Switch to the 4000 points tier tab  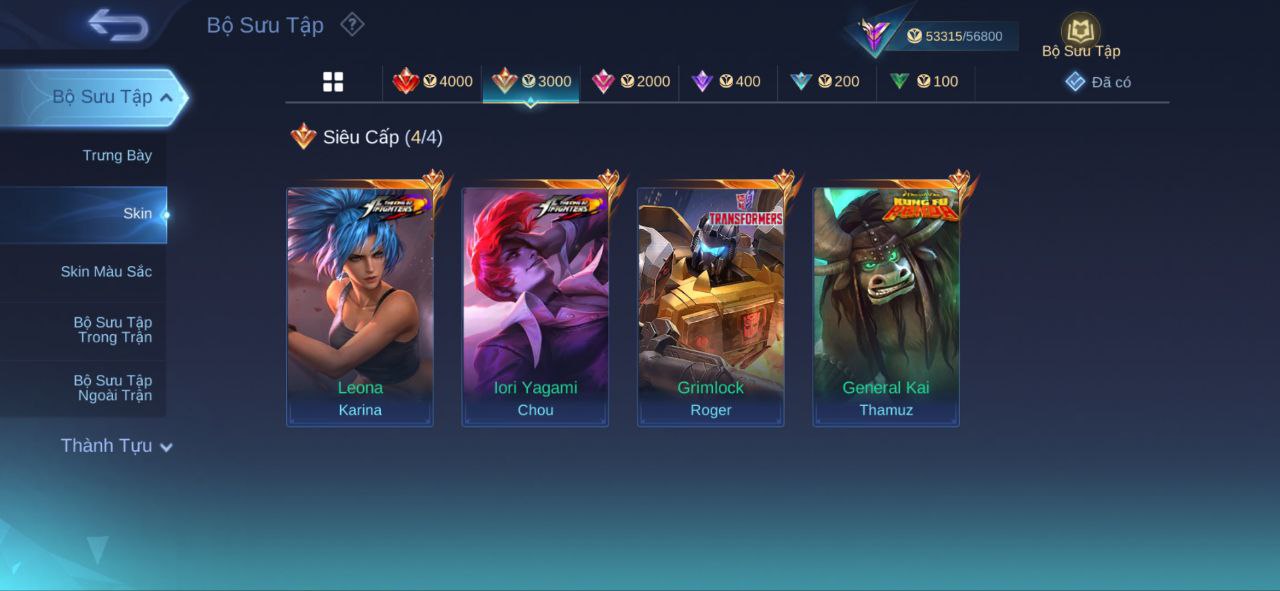coord(432,82)
